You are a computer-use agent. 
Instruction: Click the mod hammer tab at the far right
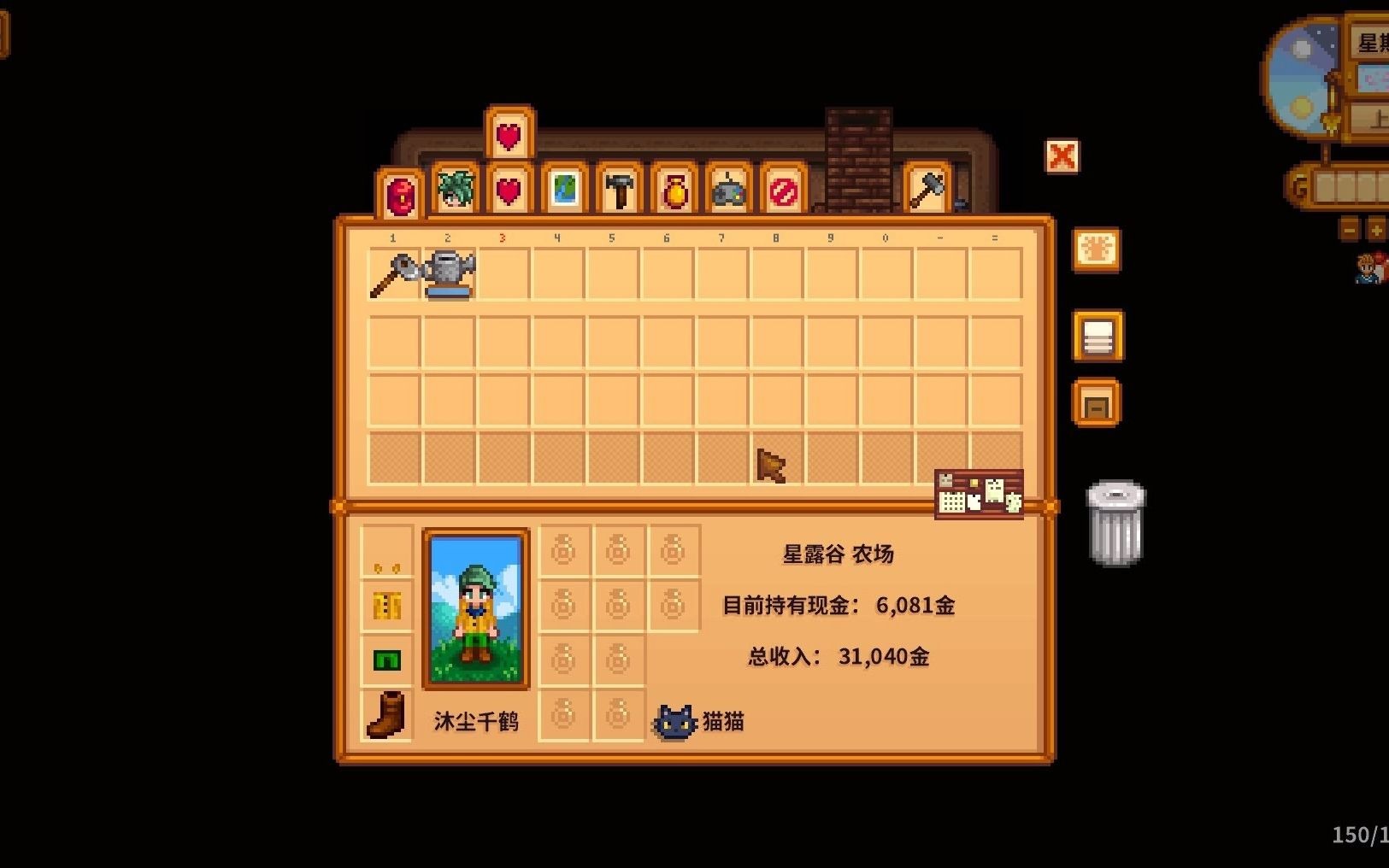pyautogui.click(x=927, y=190)
